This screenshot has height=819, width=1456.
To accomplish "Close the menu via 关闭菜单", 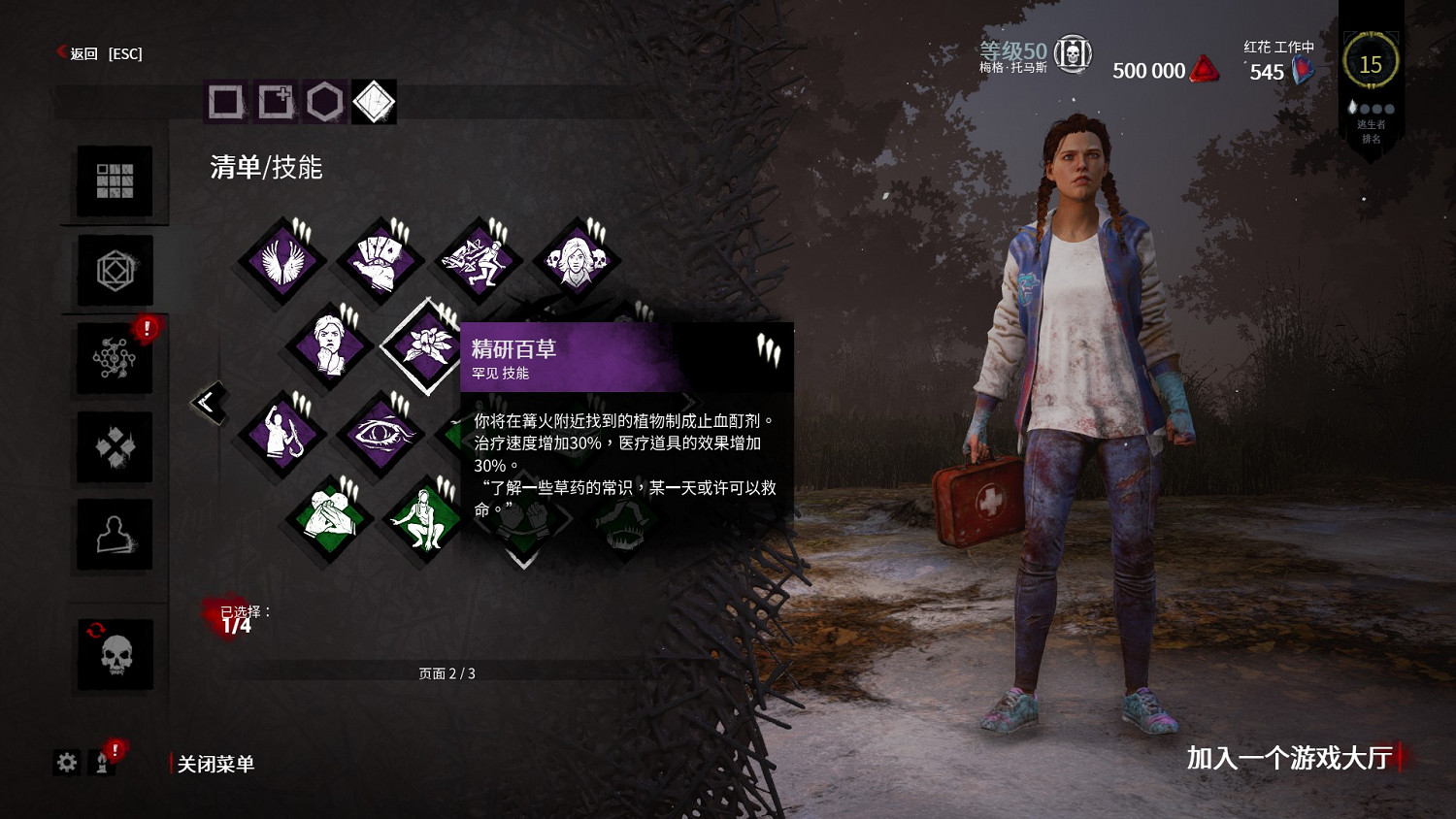I will pos(215,765).
